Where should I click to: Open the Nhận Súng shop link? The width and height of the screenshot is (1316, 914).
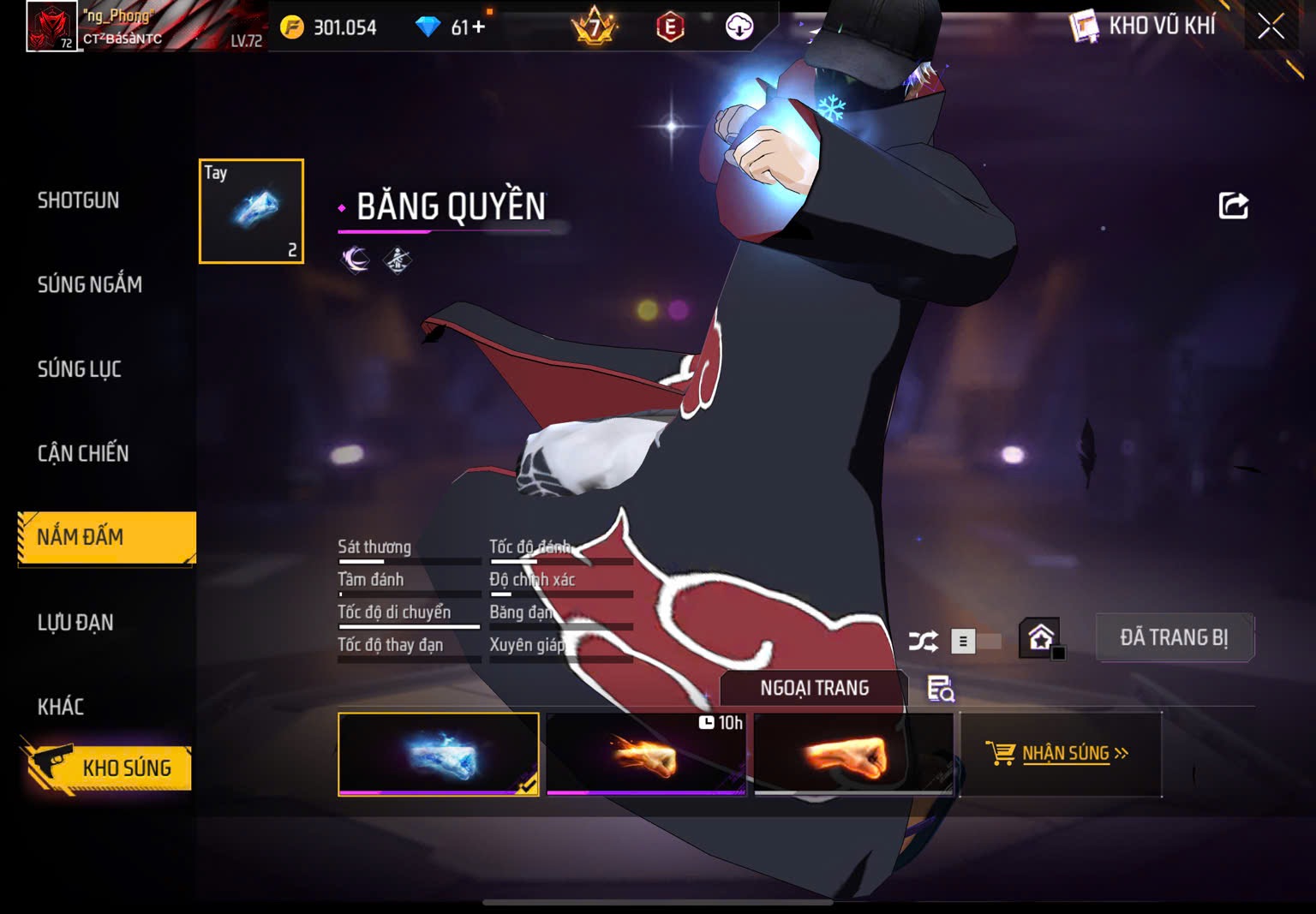(1061, 754)
